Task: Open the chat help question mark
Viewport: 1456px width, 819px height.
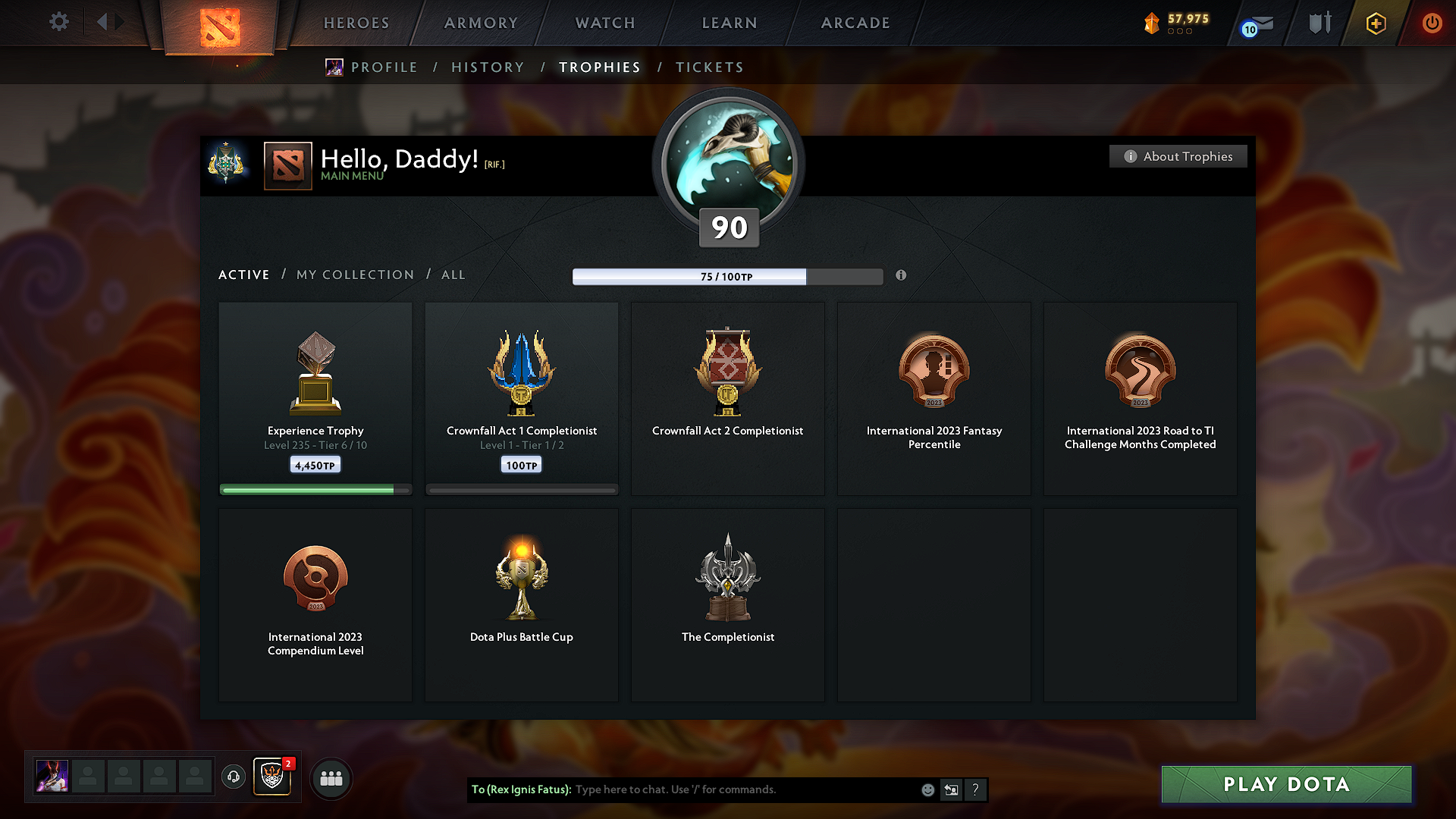Action: coord(976,789)
